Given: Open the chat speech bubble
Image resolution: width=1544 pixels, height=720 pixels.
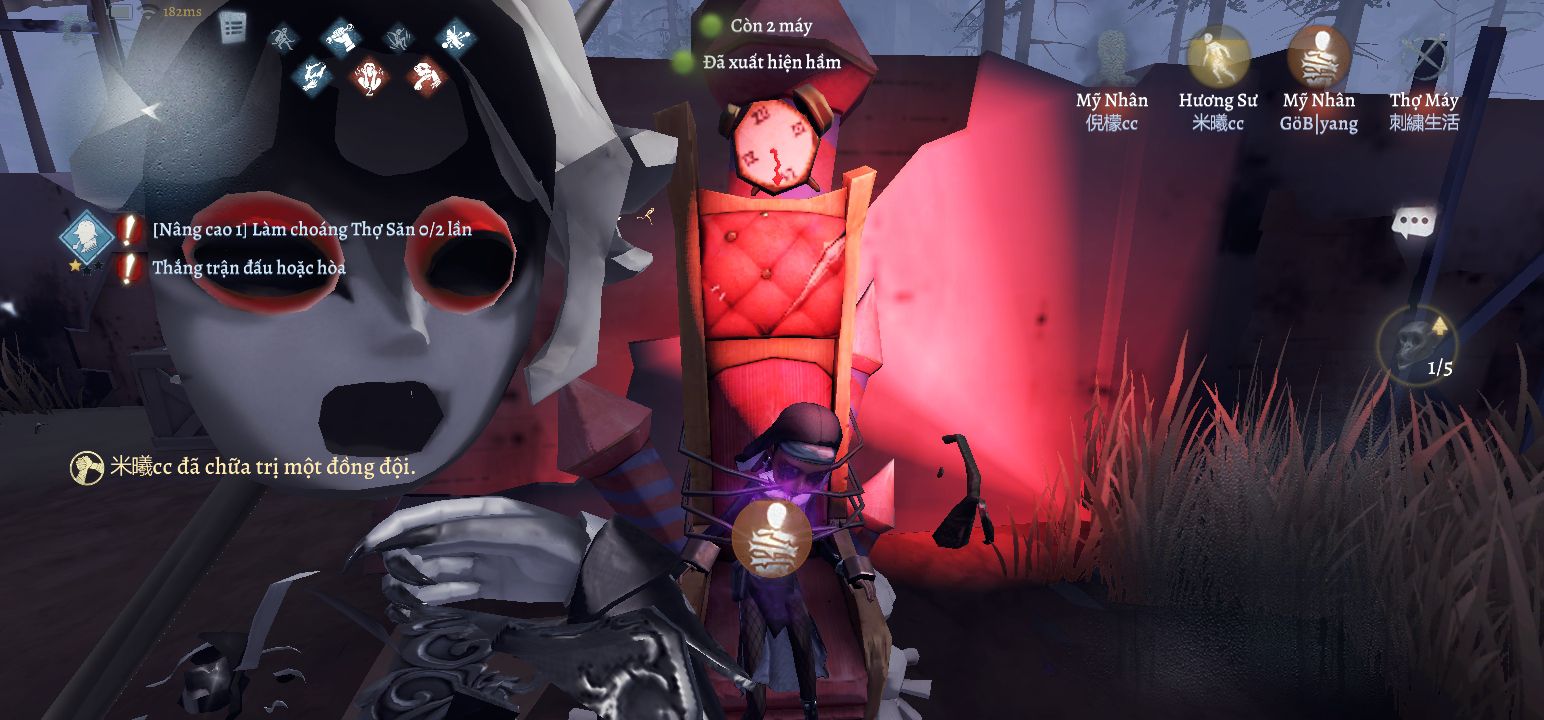Looking at the screenshot, I should 1414,223.
